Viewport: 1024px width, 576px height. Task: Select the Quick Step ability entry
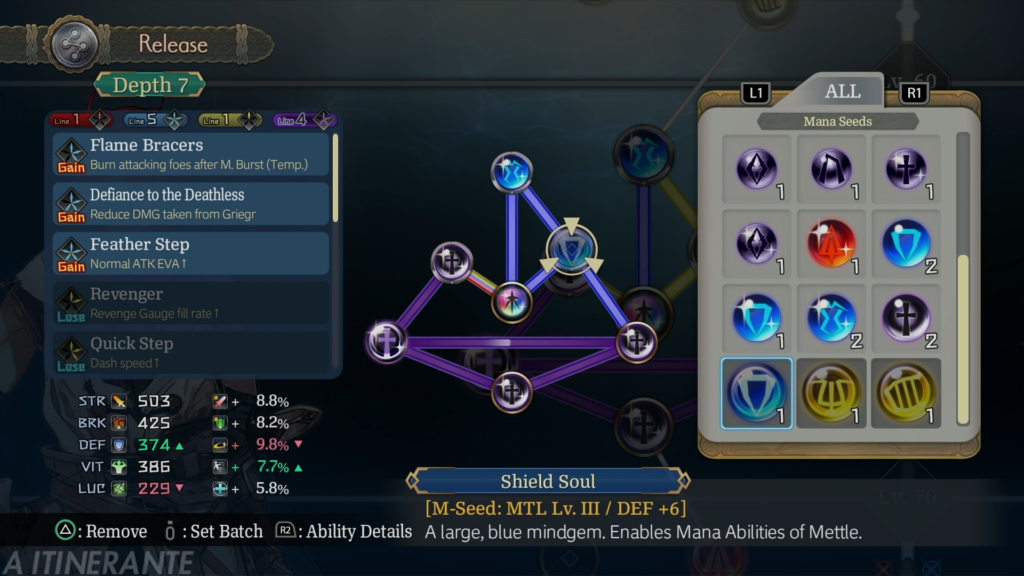191,351
